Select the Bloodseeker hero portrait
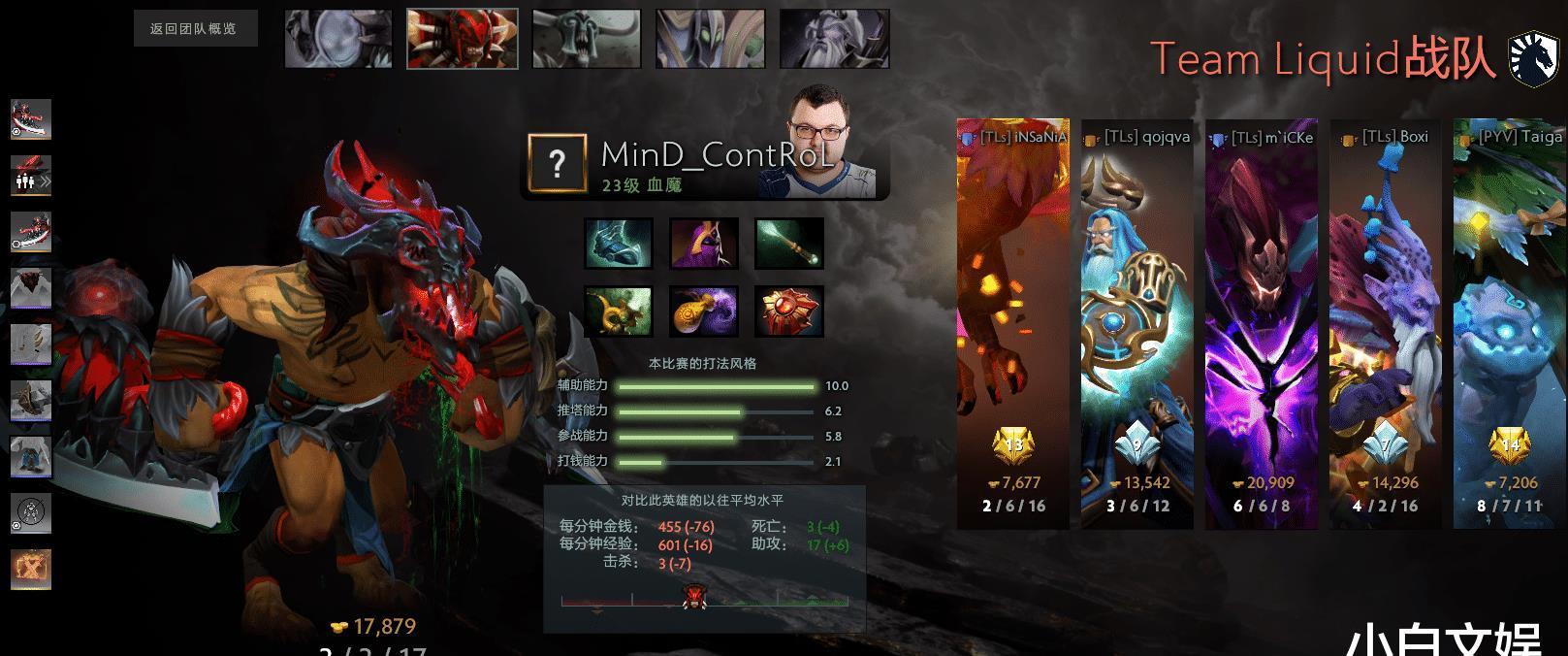Viewport: 1568px width, 656px height. [462, 39]
